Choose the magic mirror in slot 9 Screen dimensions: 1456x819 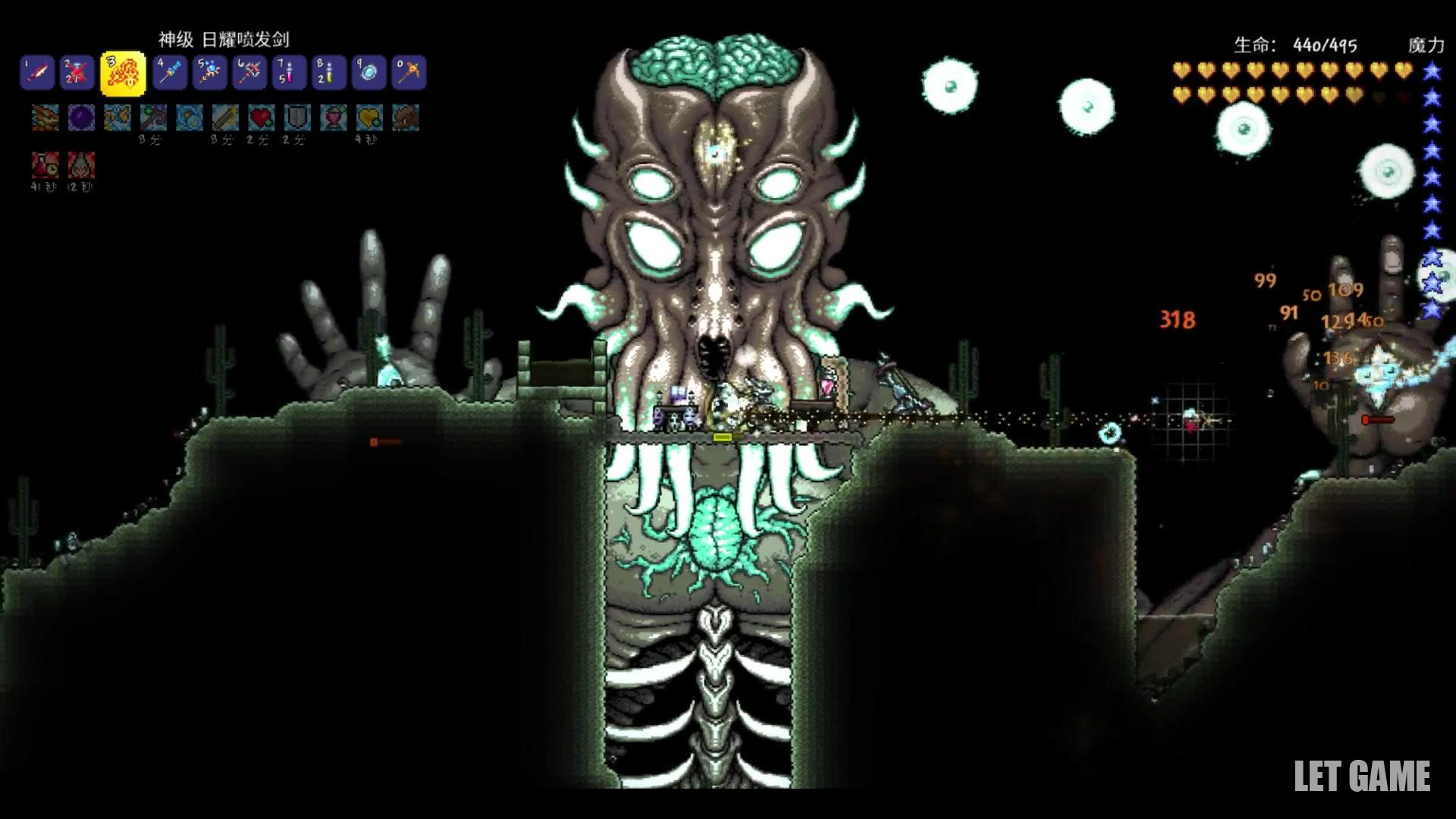point(369,74)
